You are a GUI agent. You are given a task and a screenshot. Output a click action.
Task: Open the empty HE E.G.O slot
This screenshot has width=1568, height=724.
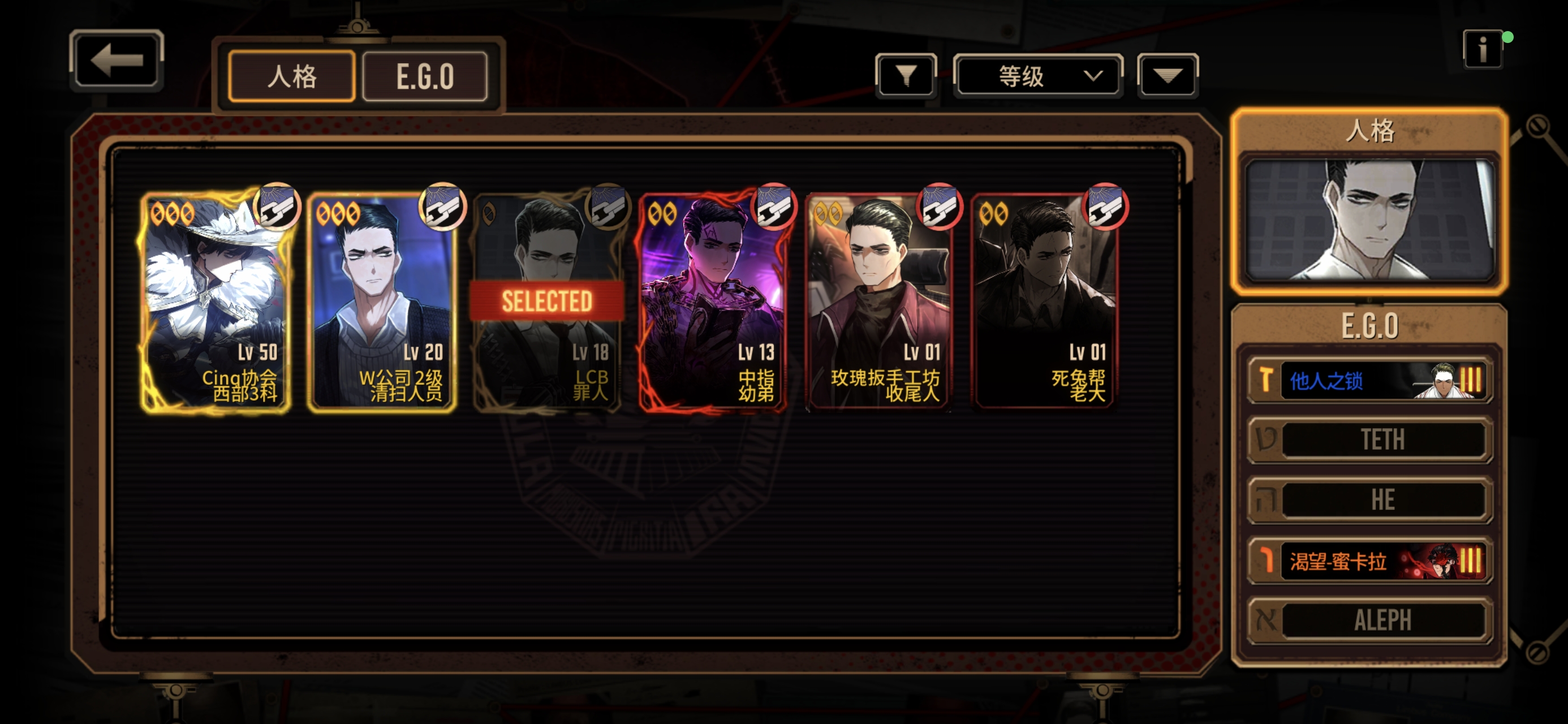(x=1369, y=500)
